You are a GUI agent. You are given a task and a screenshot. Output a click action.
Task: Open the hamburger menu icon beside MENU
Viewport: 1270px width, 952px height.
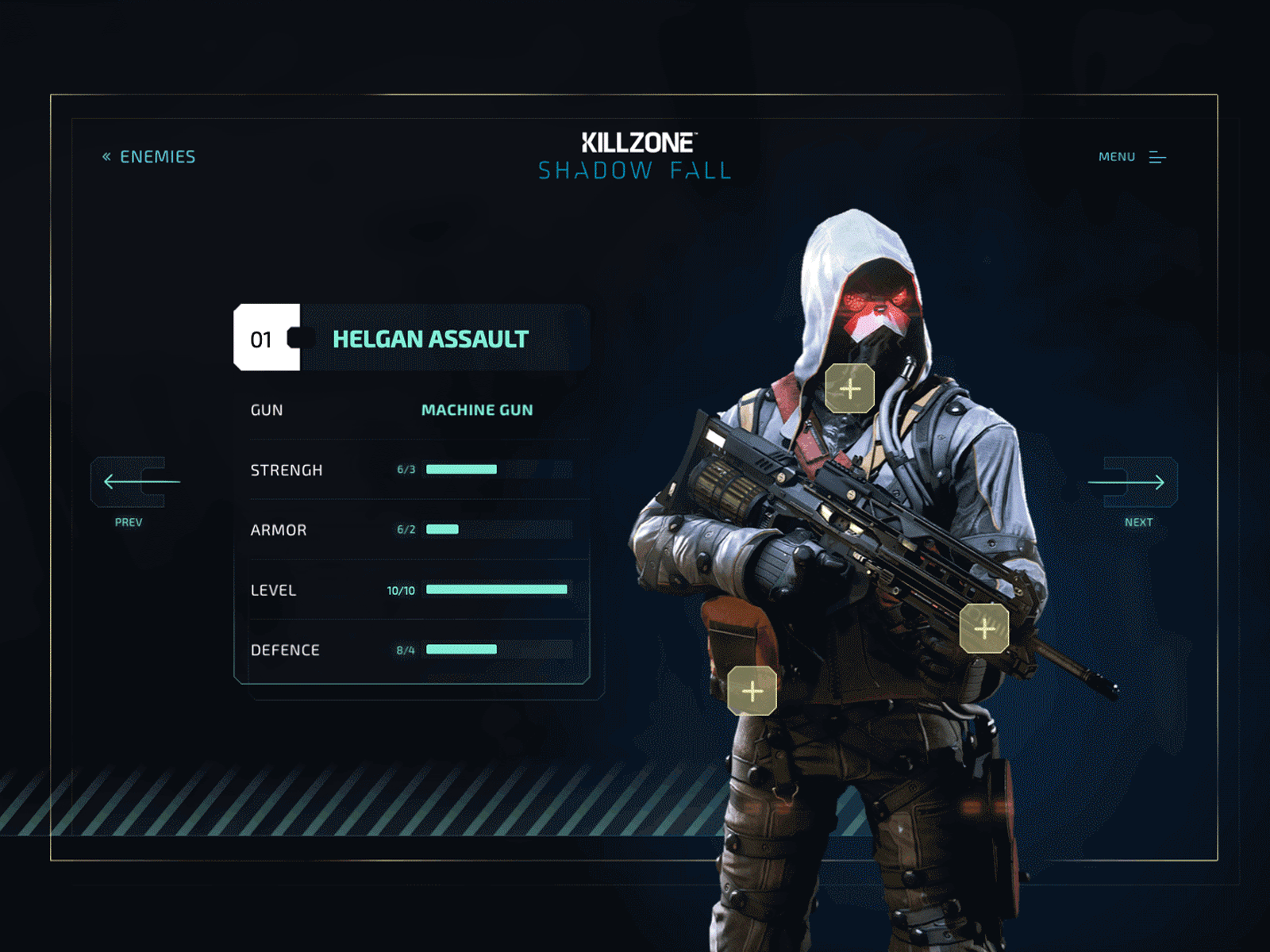click(1158, 156)
